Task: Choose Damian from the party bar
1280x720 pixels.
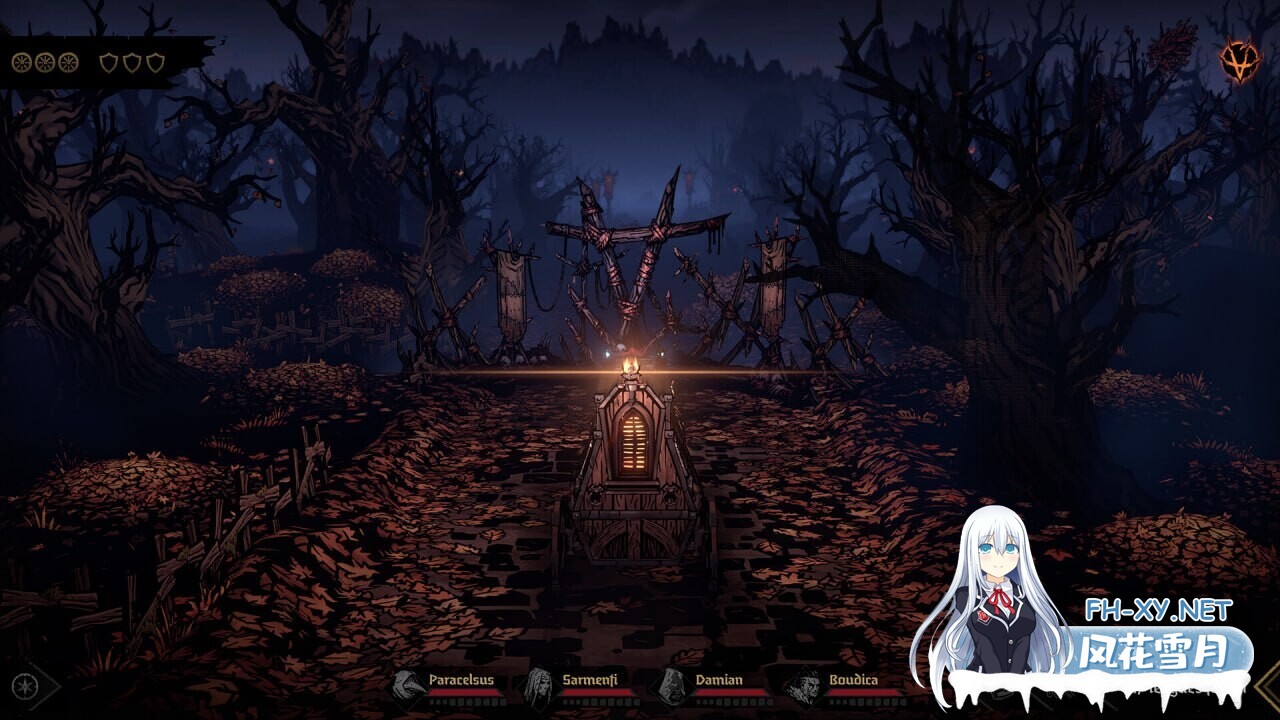Action: point(671,687)
